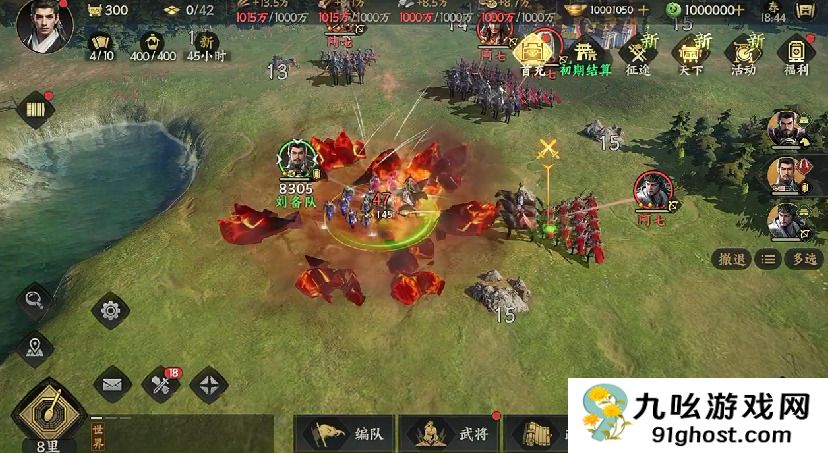828x453 pixels.
Task: Tap the 撤退 retreat button
Action: click(x=732, y=259)
